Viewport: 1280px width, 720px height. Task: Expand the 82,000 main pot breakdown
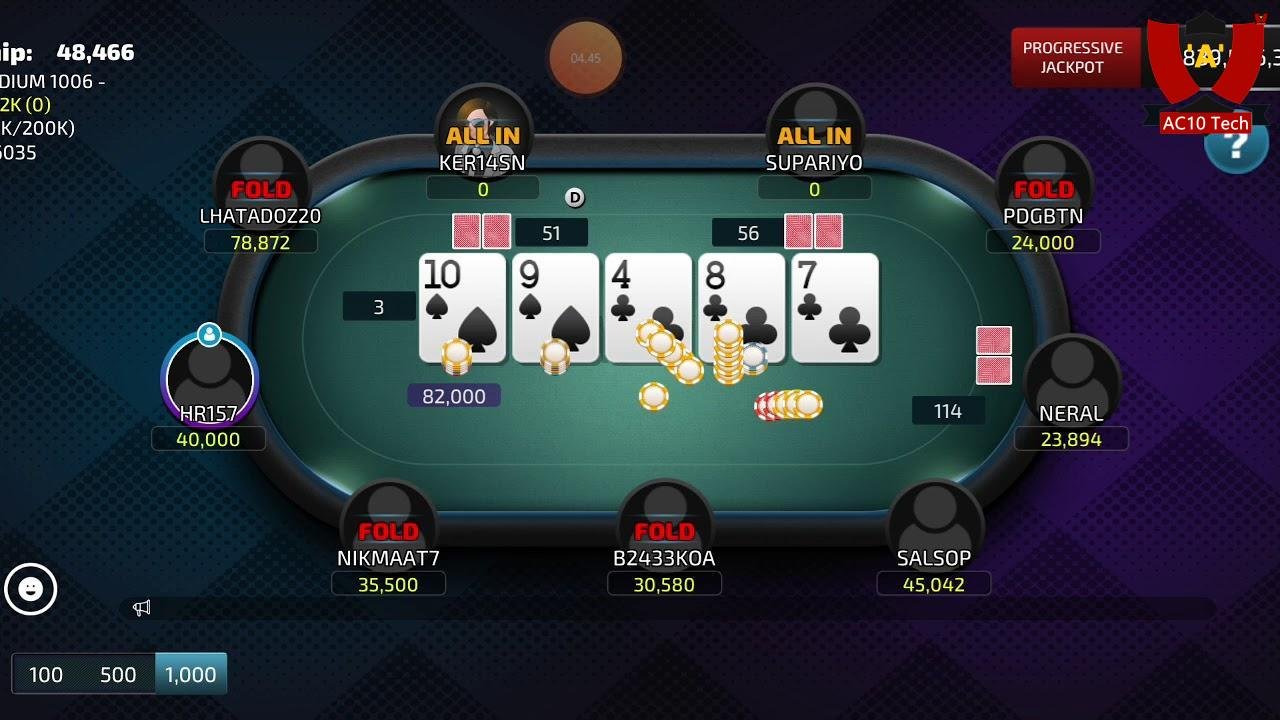[454, 396]
